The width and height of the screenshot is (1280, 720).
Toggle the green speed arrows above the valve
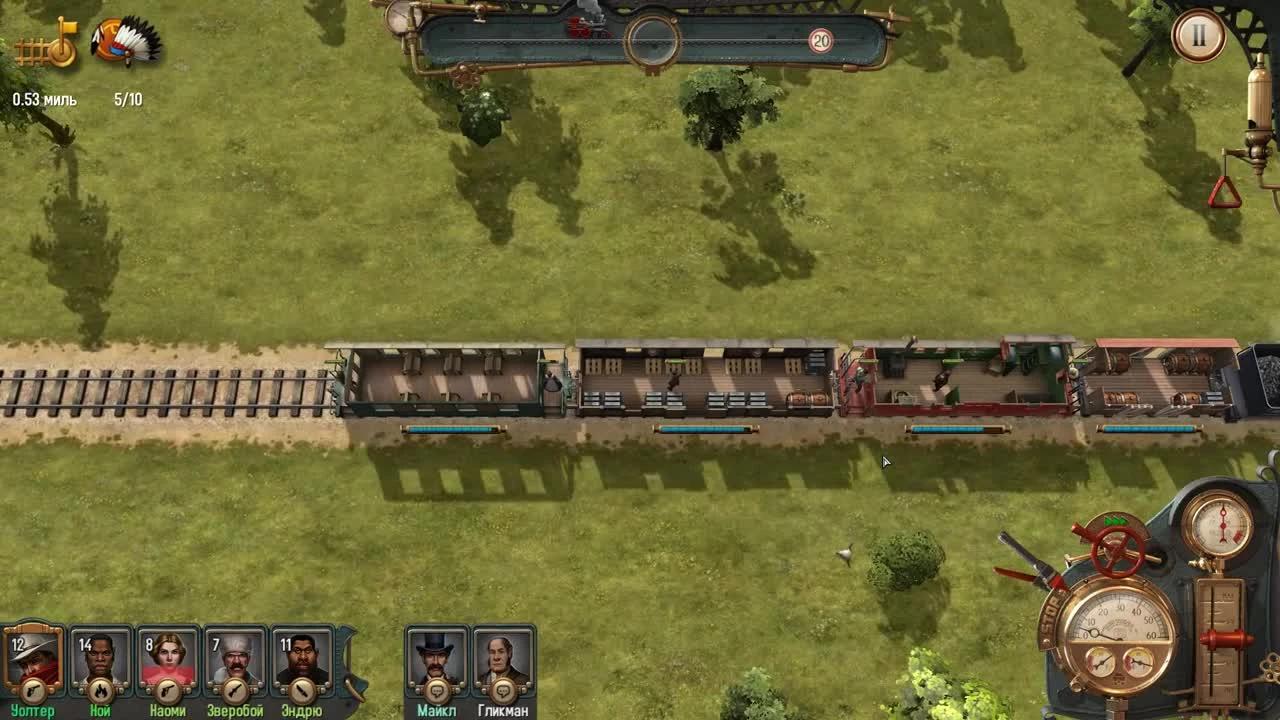pos(1117,522)
